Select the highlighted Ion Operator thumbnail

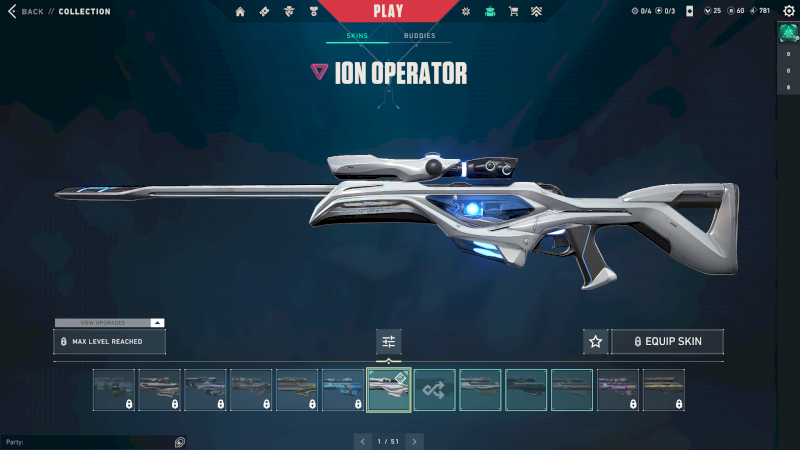[x=389, y=390]
